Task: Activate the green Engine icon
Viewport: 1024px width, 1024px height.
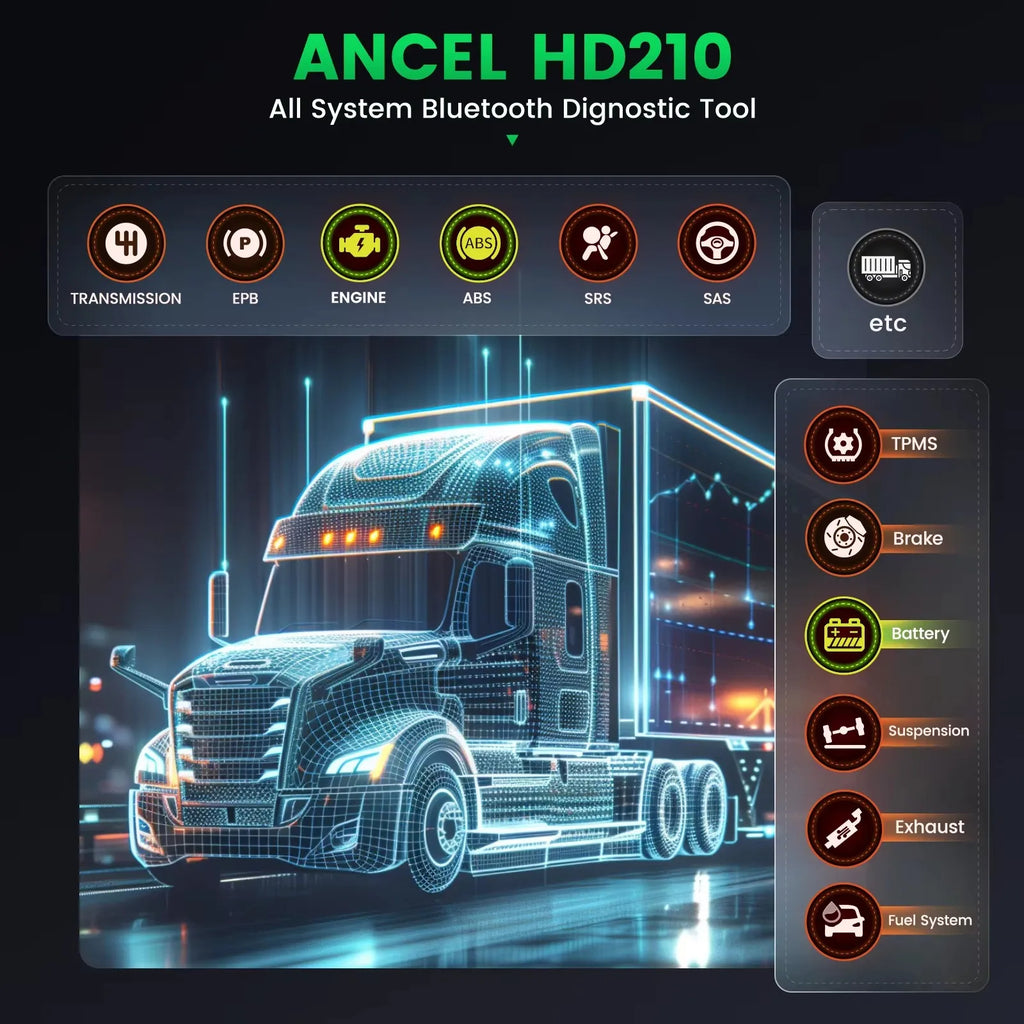Action: pyautogui.click(x=359, y=243)
